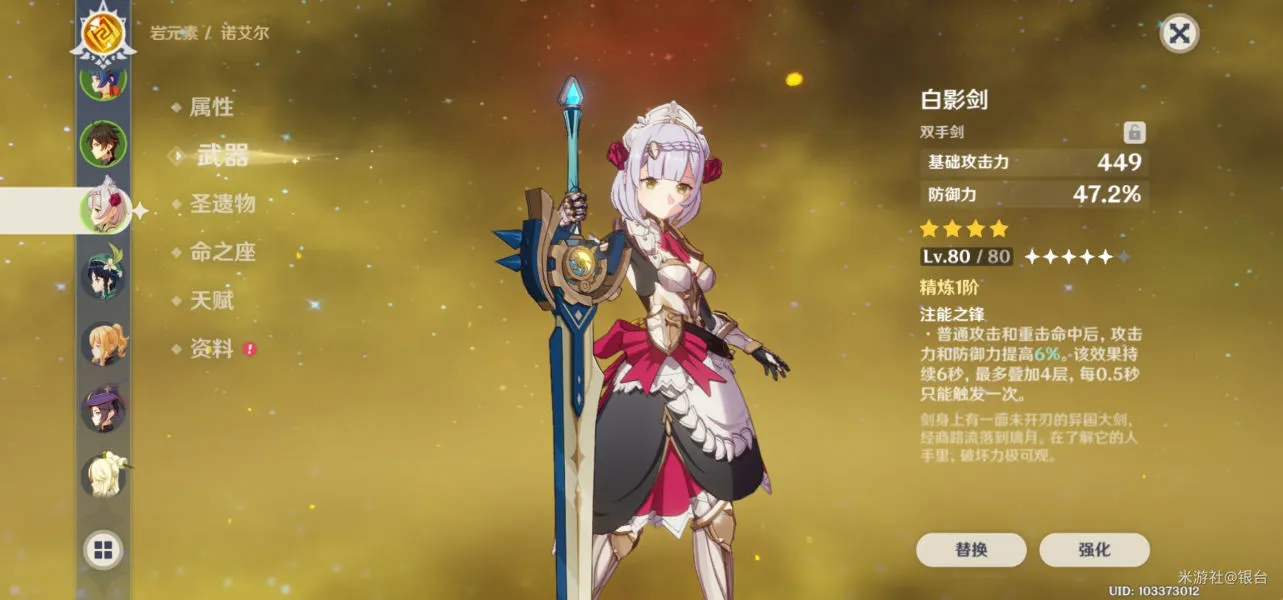Choose the purple witch-hat character portrait
This screenshot has width=1283, height=600.
click(103, 409)
